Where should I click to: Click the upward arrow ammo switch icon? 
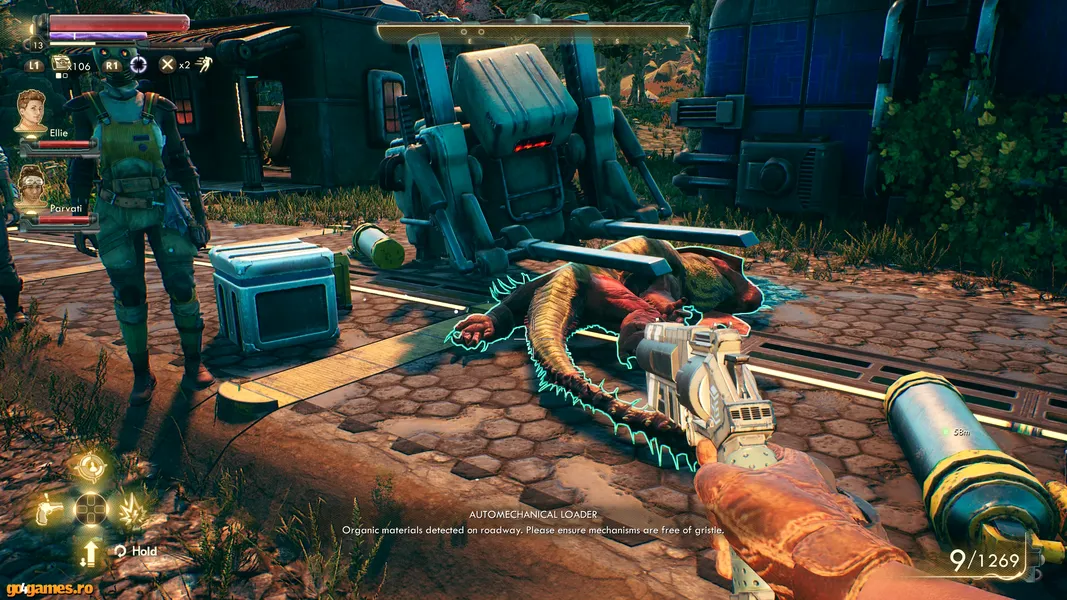[90, 552]
